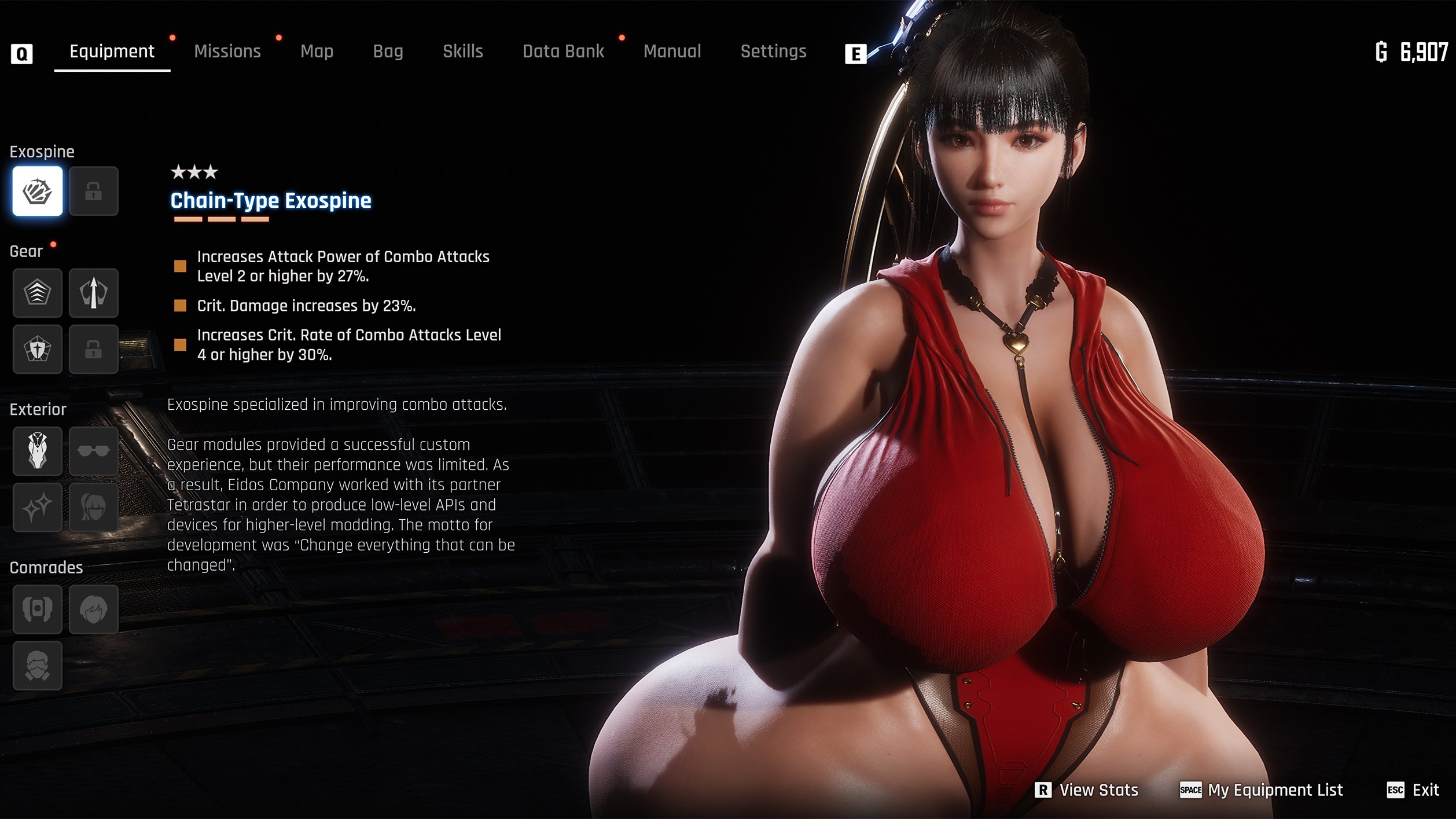Open My Equipment List
1456x819 pixels.
pyautogui.click(x=1262, y=790)
